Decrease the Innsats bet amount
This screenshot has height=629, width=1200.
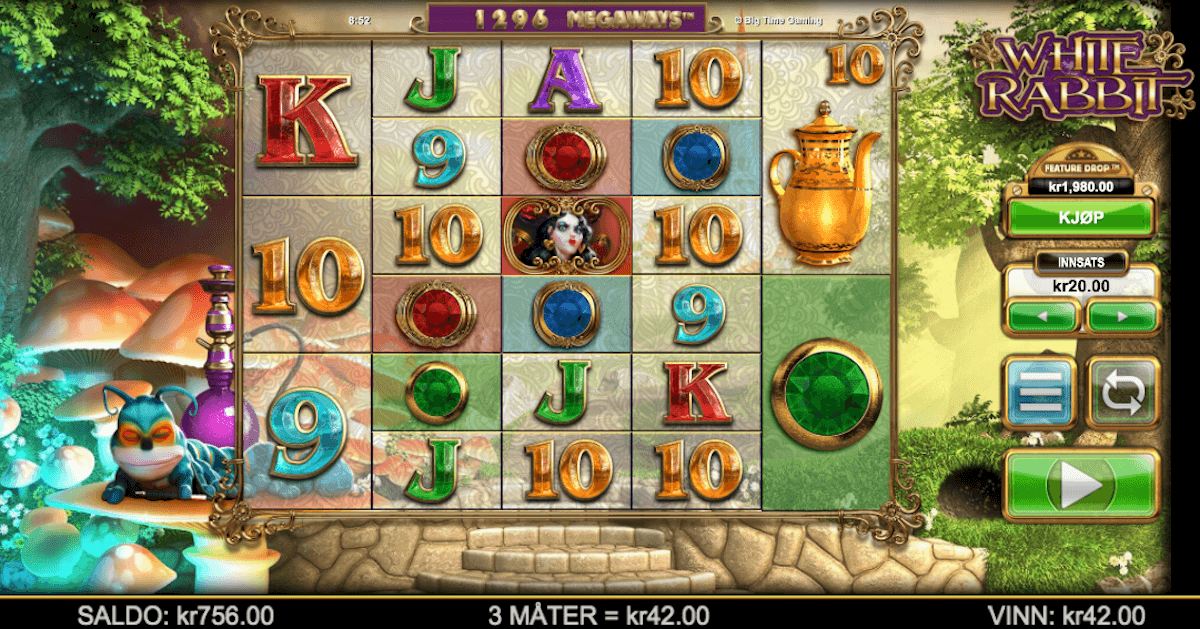click(1043, 317)
